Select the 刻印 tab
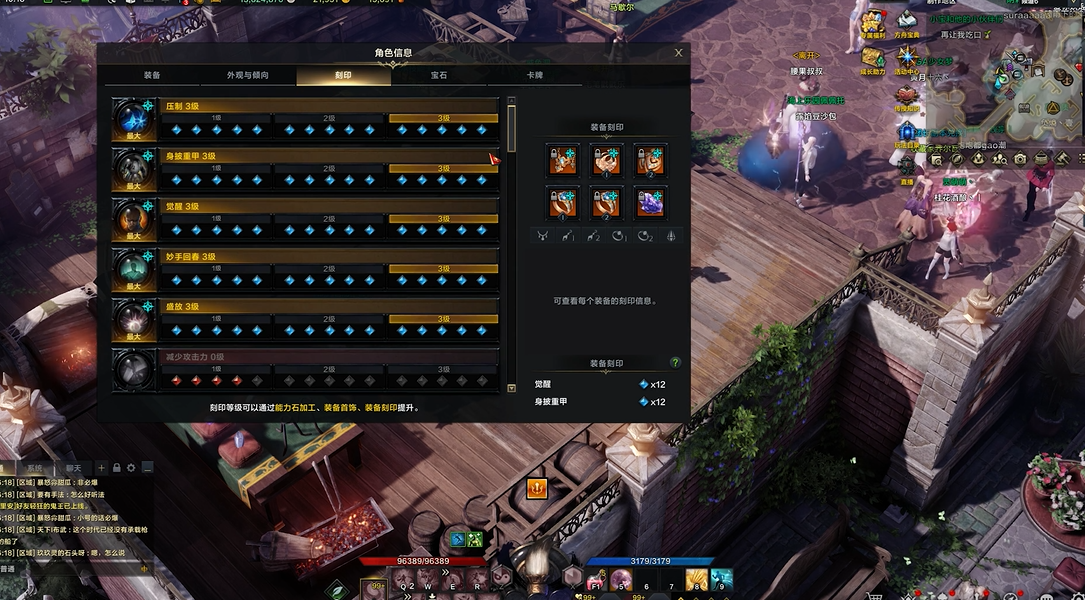Screen dimensions: 1085x600 (x=343, y=76)
